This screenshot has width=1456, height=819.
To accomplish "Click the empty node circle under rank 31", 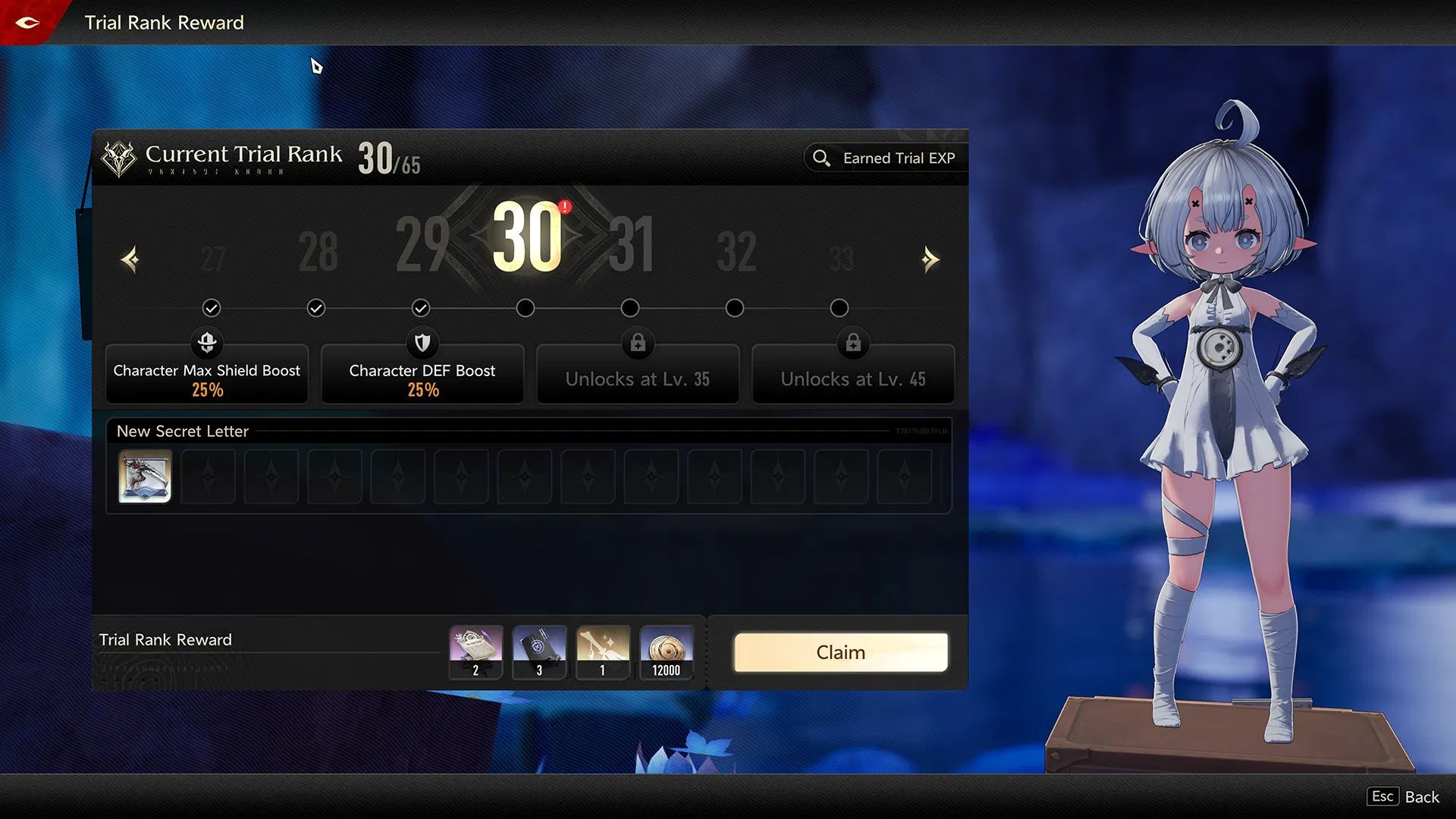I will click(x=629, y=308).
